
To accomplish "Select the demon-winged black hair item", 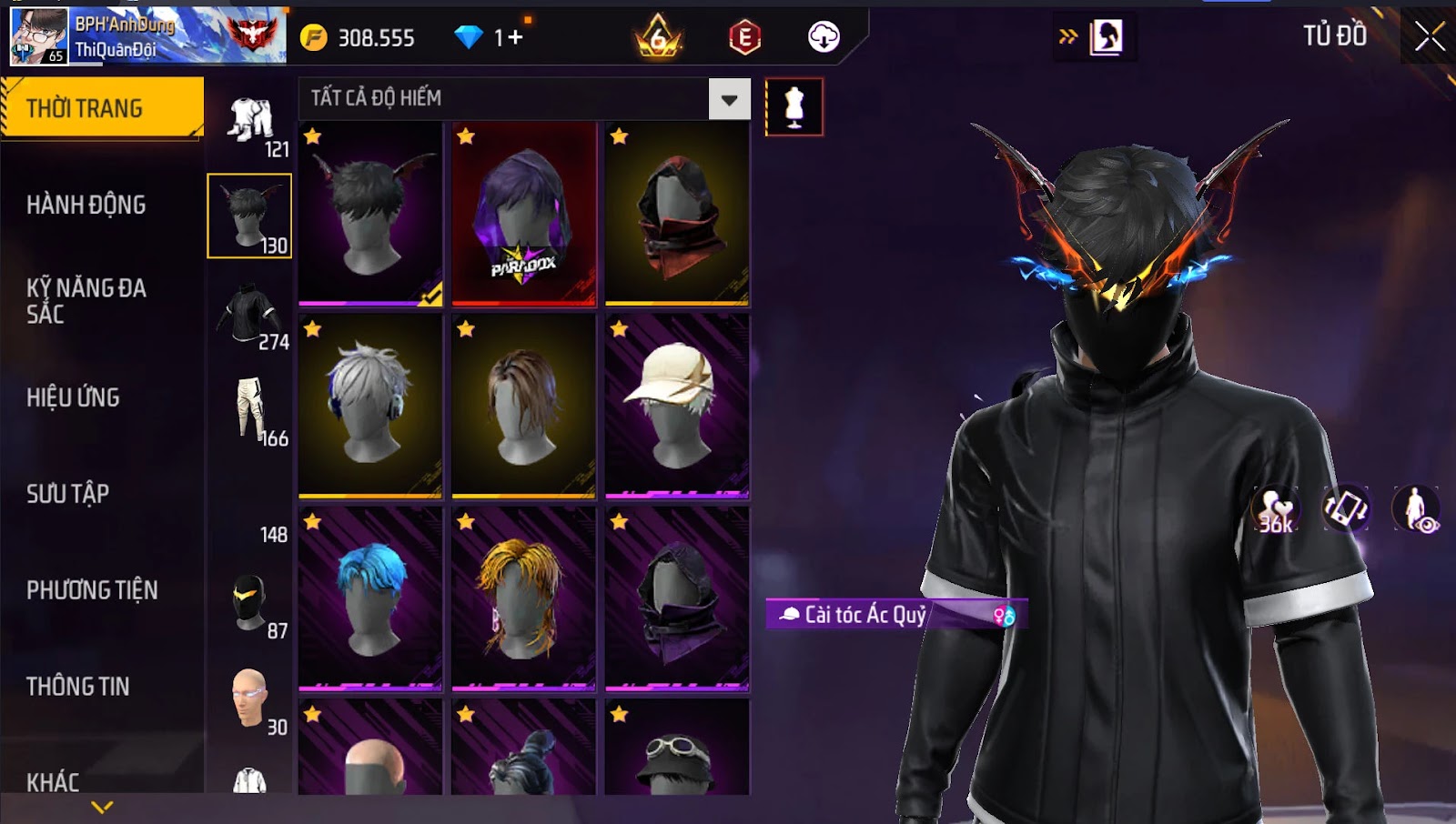I will (x=370, y=215).
